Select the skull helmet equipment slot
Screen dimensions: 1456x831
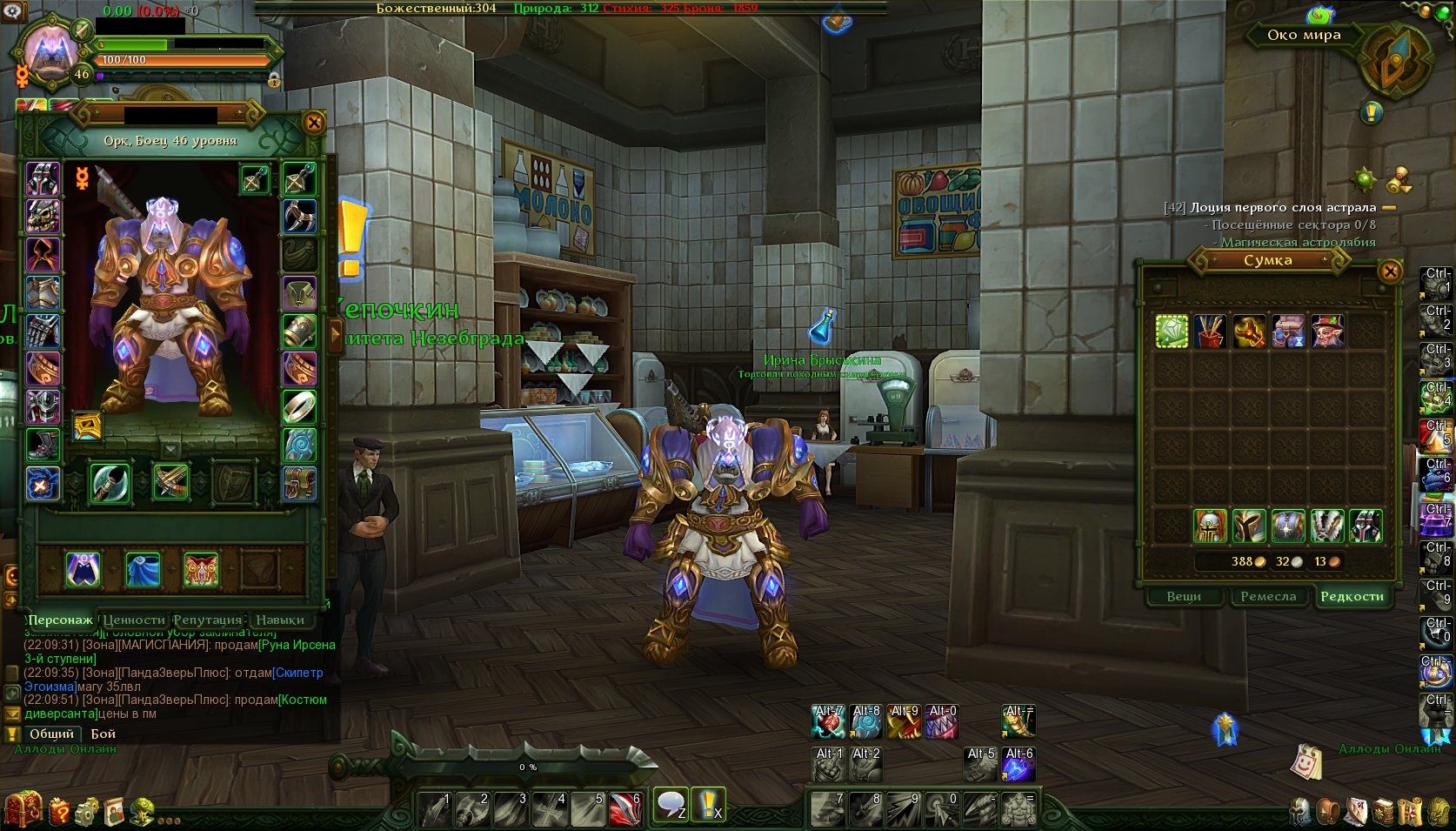tap(43, 217)
